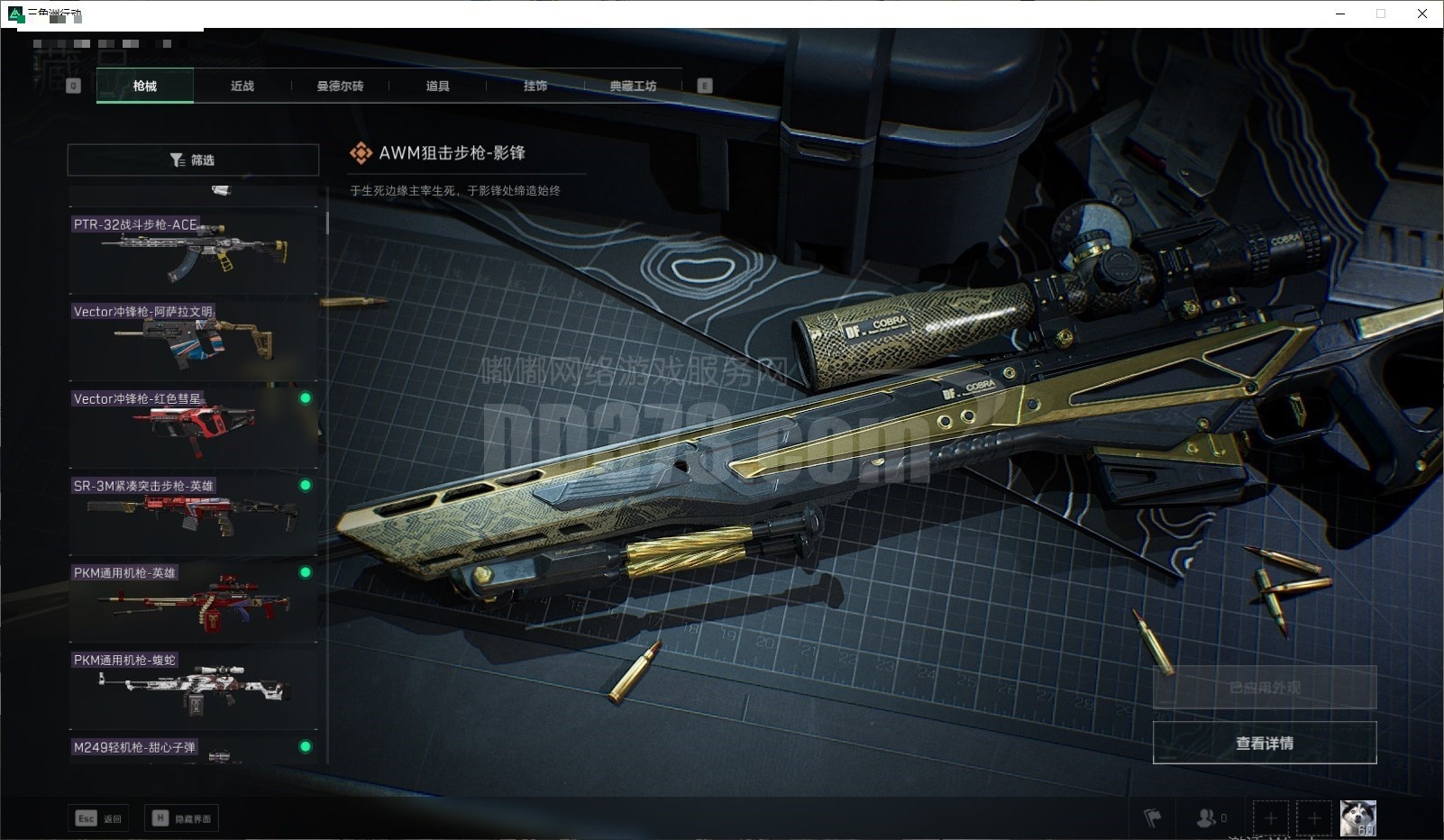Screen dimensions: 1444x840
Task: Open the 近战 tab
Action: 242,87
